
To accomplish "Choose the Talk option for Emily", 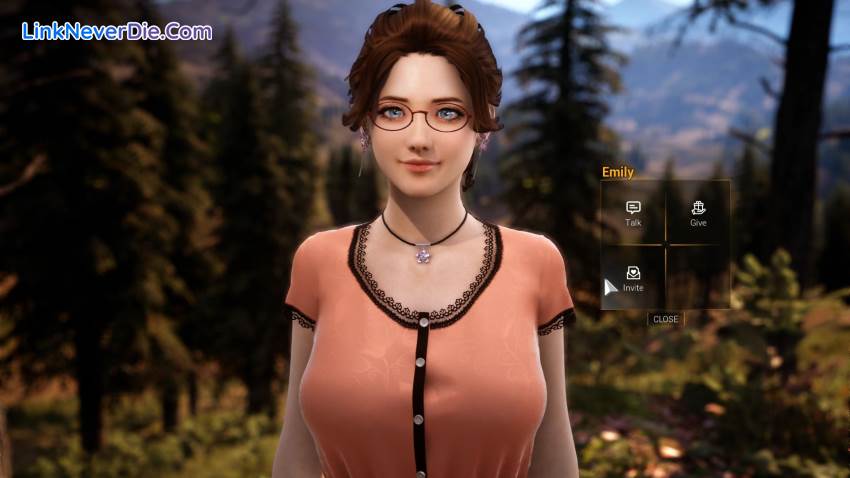I will (633, 212).
